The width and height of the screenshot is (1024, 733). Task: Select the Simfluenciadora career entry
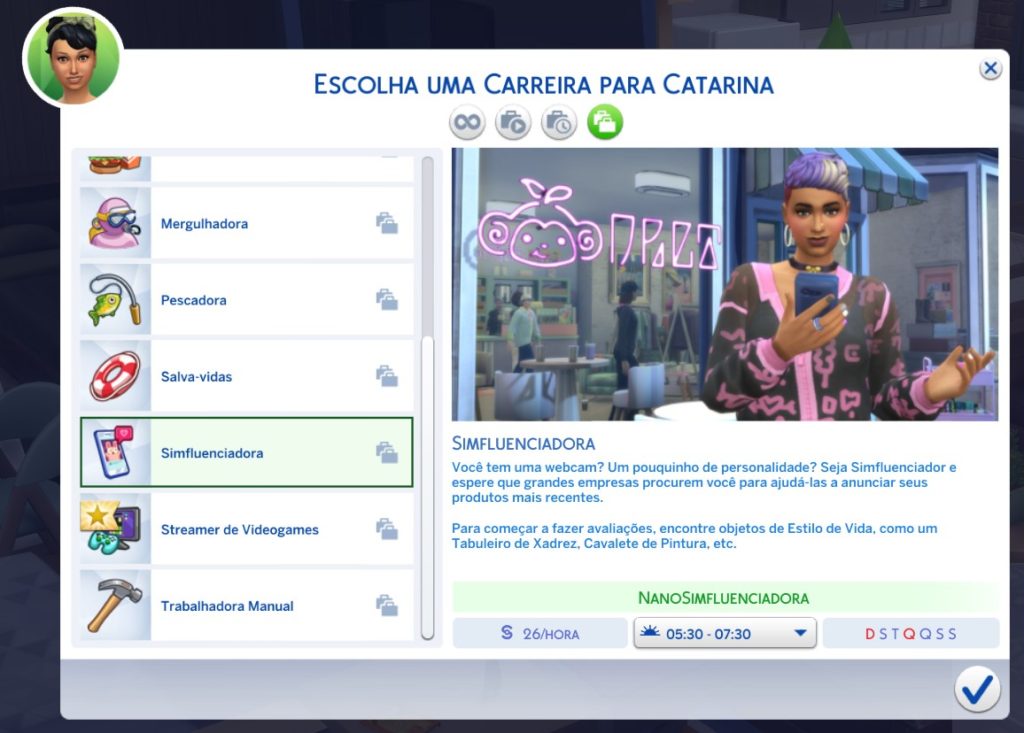pos(246,453)
